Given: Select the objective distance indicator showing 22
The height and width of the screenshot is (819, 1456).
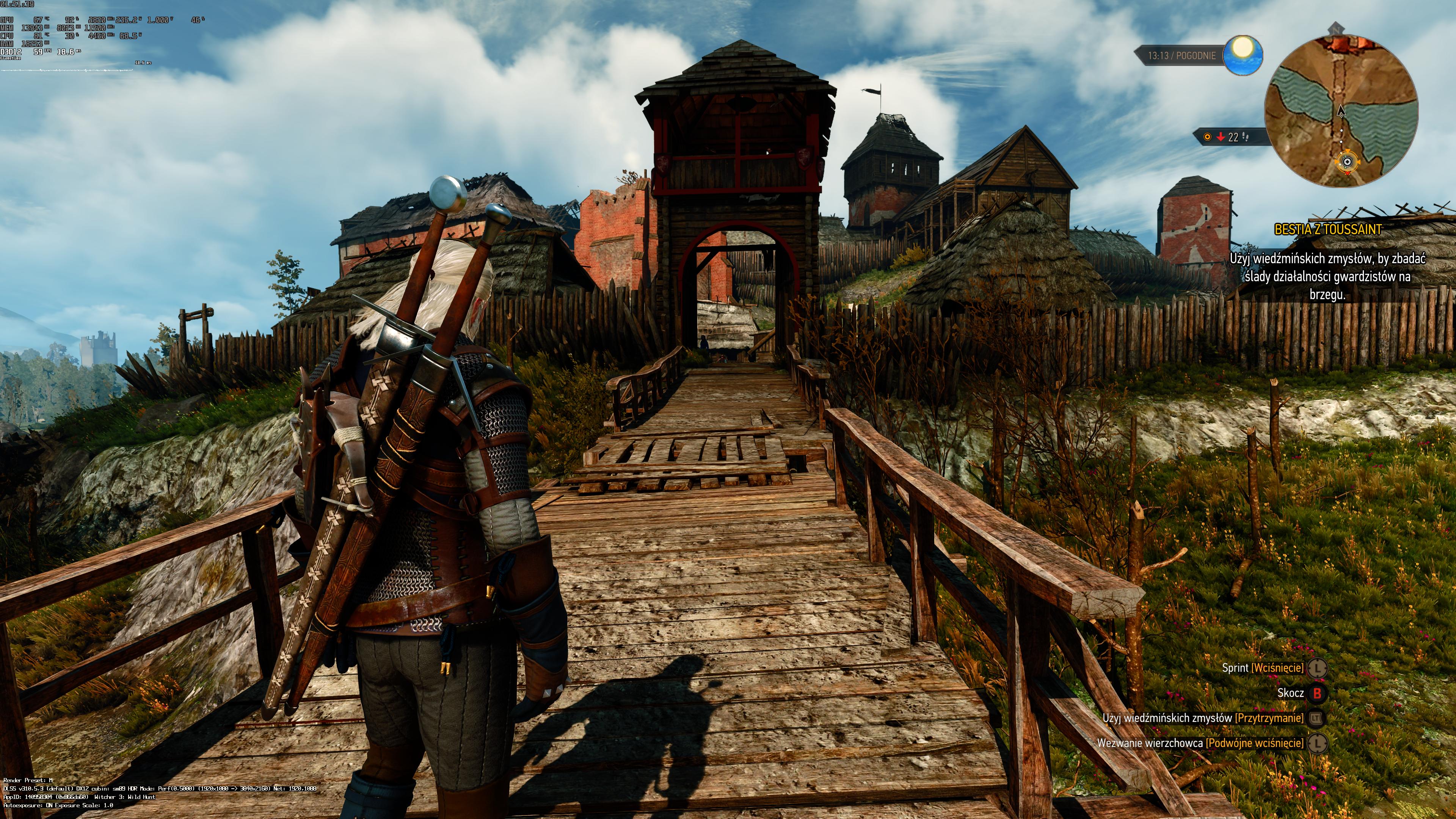Looking at the screenshot, I should click(x=1228, y=137).
